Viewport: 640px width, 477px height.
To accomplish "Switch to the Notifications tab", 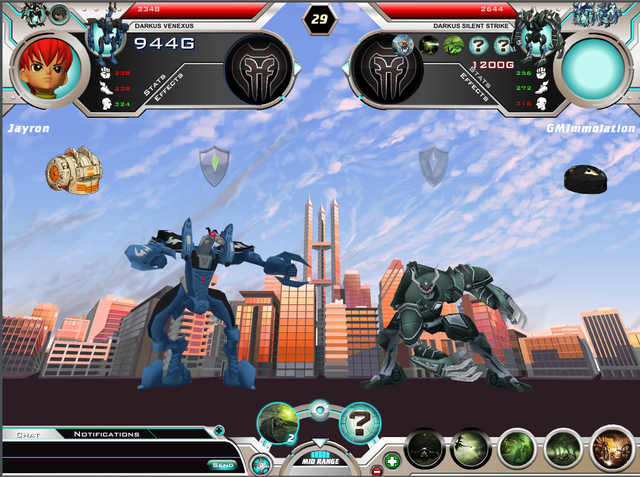I will [106, 434].
